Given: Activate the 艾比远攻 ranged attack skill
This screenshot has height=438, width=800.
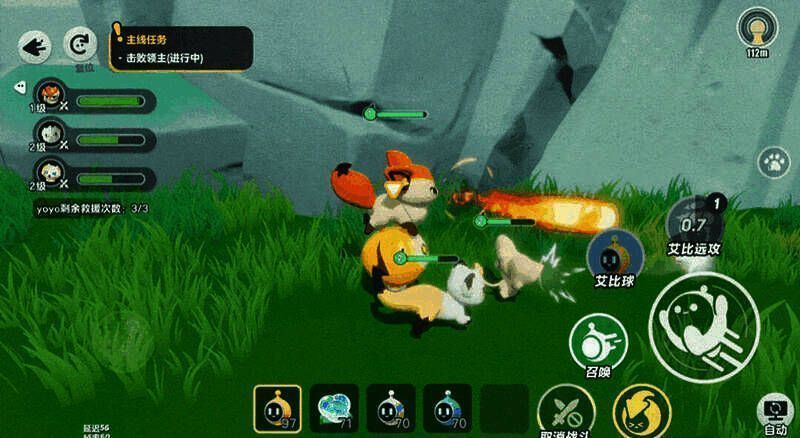Looking at the screenshot, I should coord(694,226).
